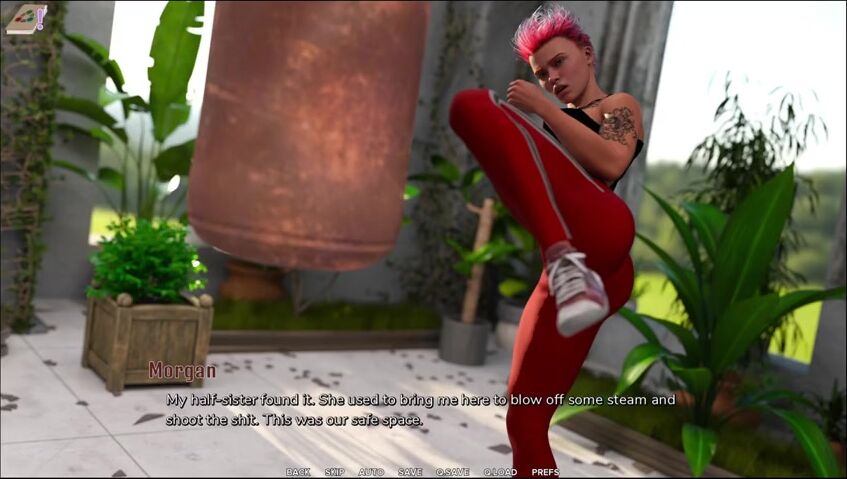Go back one line with BACK
847x479 pixels.
[x=297, y=472]
